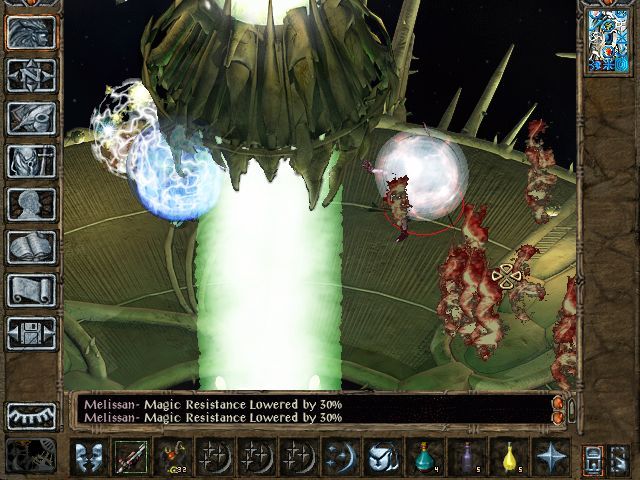Image resolution: width=640 pixels, height=480 pixels.
Task: Open the journal with the quill button
Action: [31, 118]
